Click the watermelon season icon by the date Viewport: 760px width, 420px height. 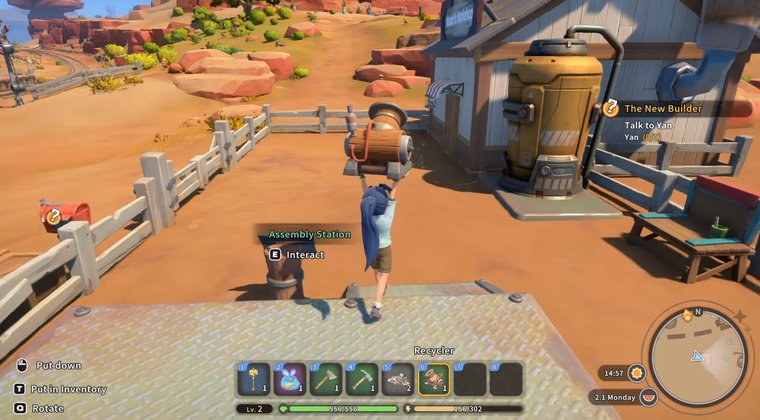(648, 397)
